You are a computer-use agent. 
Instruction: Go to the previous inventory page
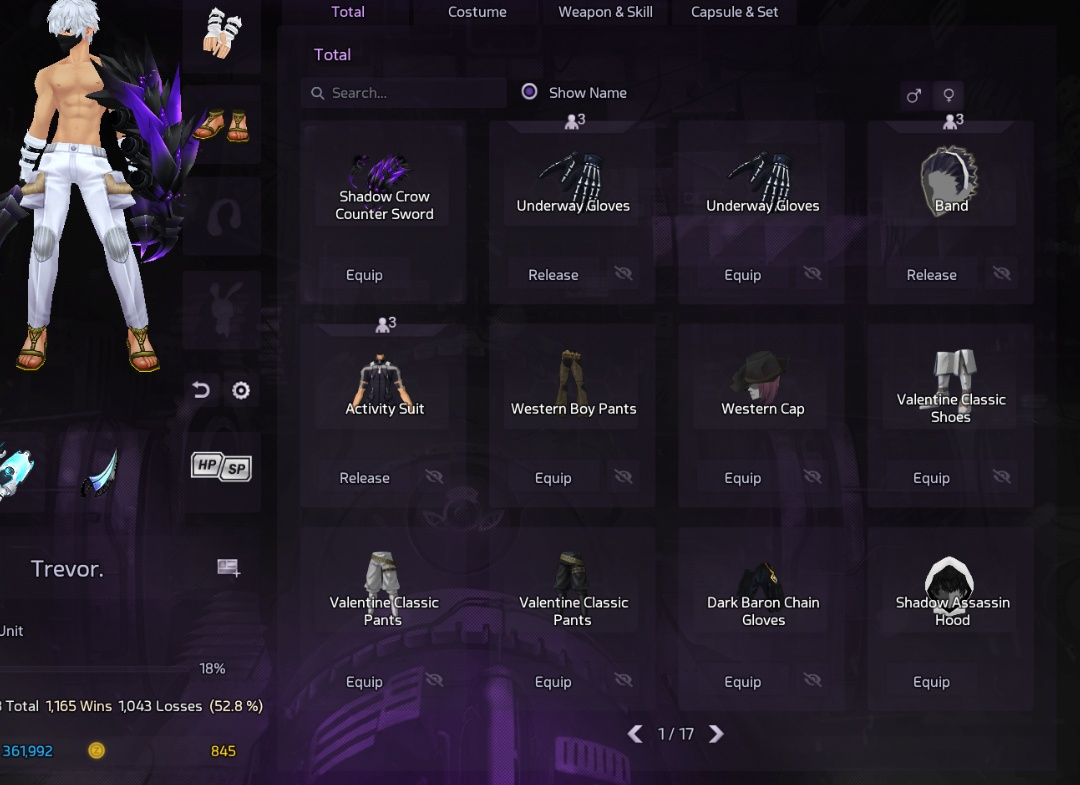tap(635, 734)
